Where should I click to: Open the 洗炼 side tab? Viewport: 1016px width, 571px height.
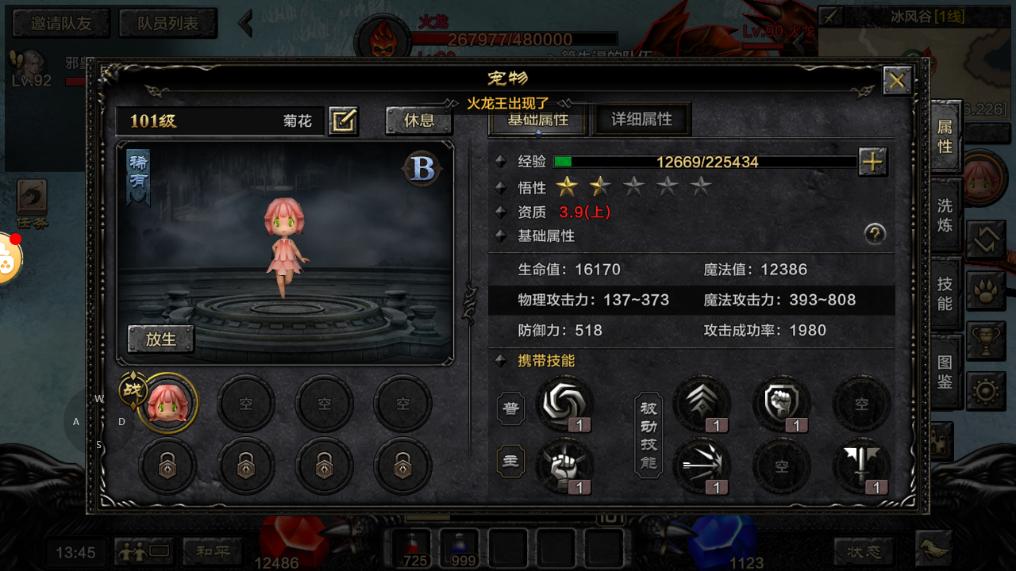click(945, 215)
